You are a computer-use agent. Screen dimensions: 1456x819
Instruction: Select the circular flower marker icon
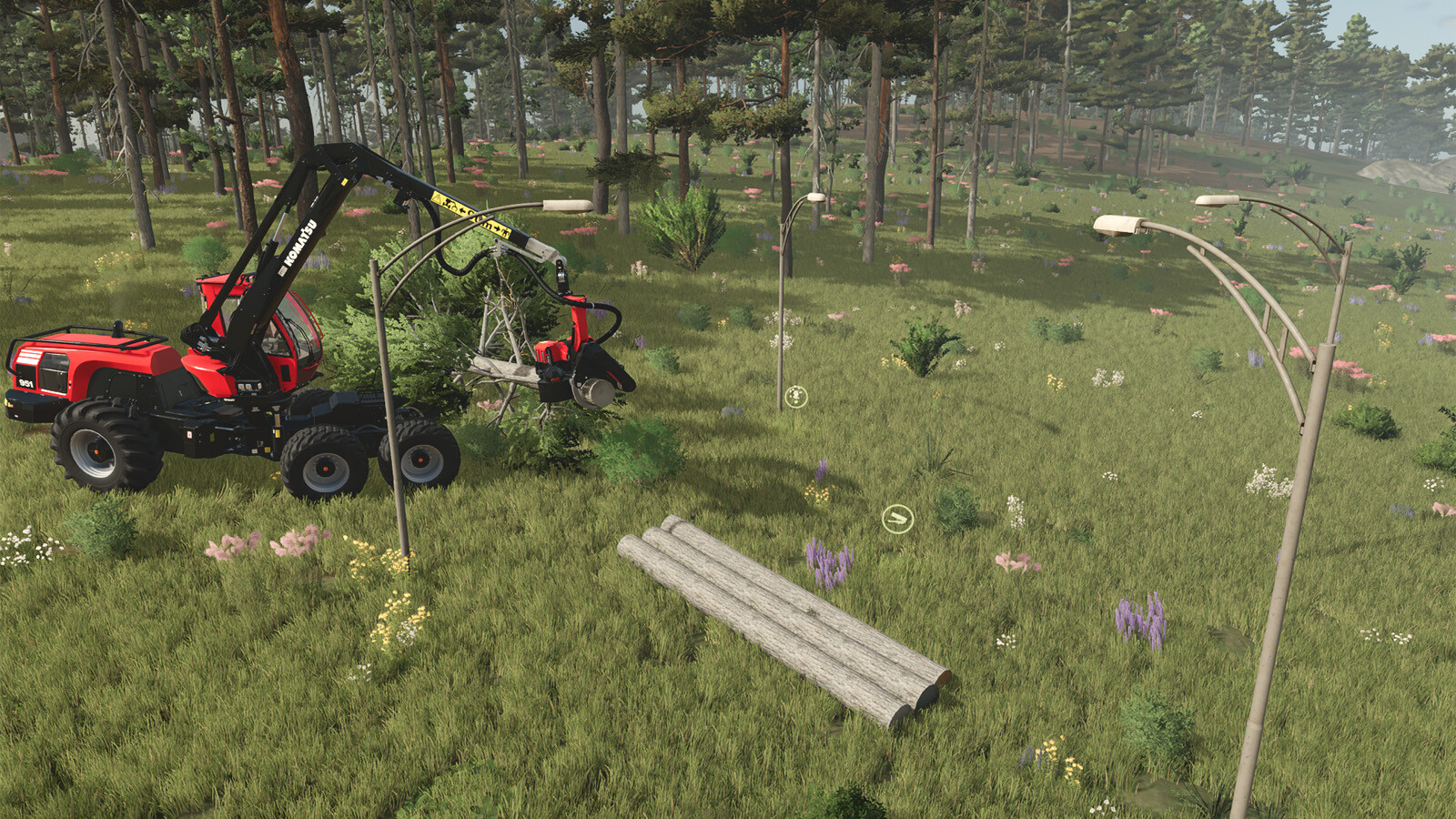pos(796,397)
